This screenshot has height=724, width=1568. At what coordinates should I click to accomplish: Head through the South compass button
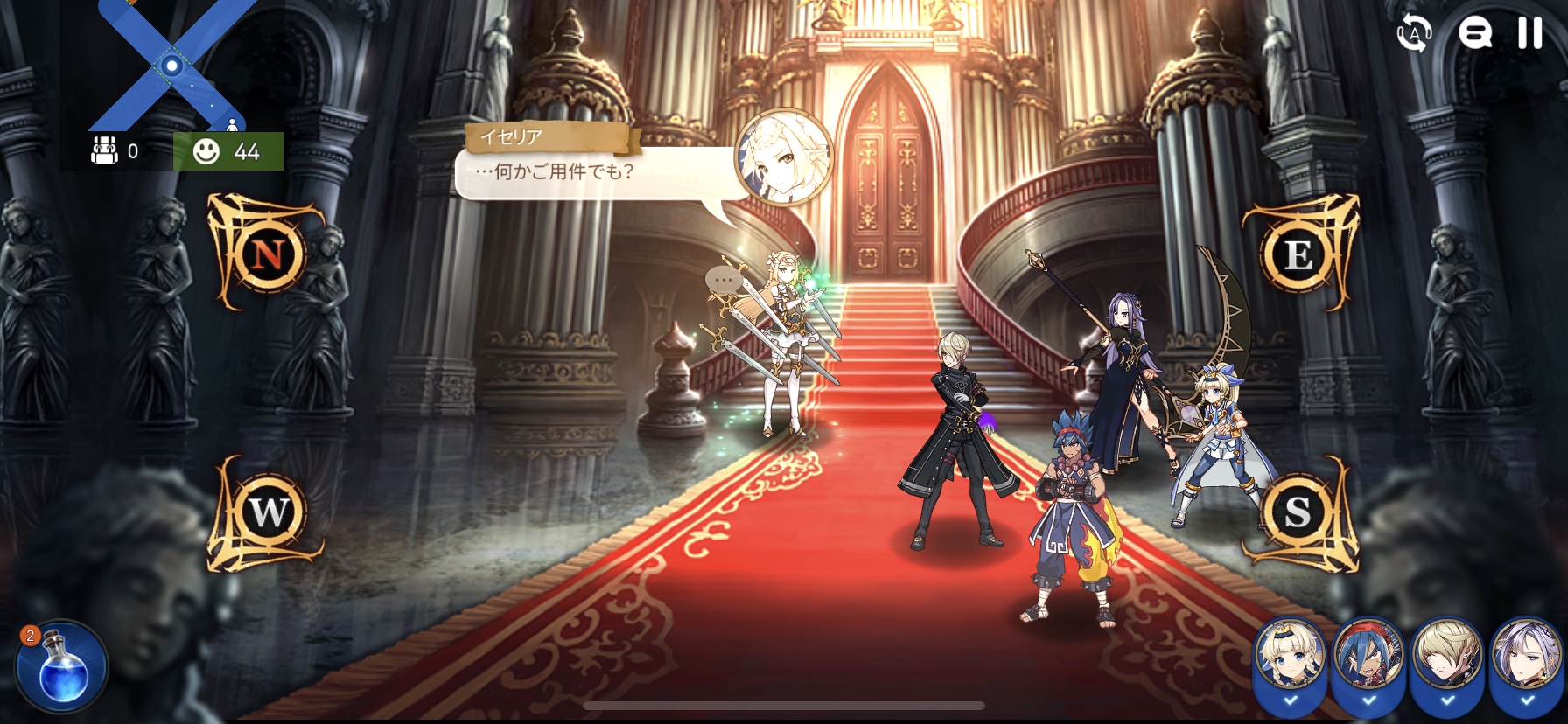(1297, 512)
